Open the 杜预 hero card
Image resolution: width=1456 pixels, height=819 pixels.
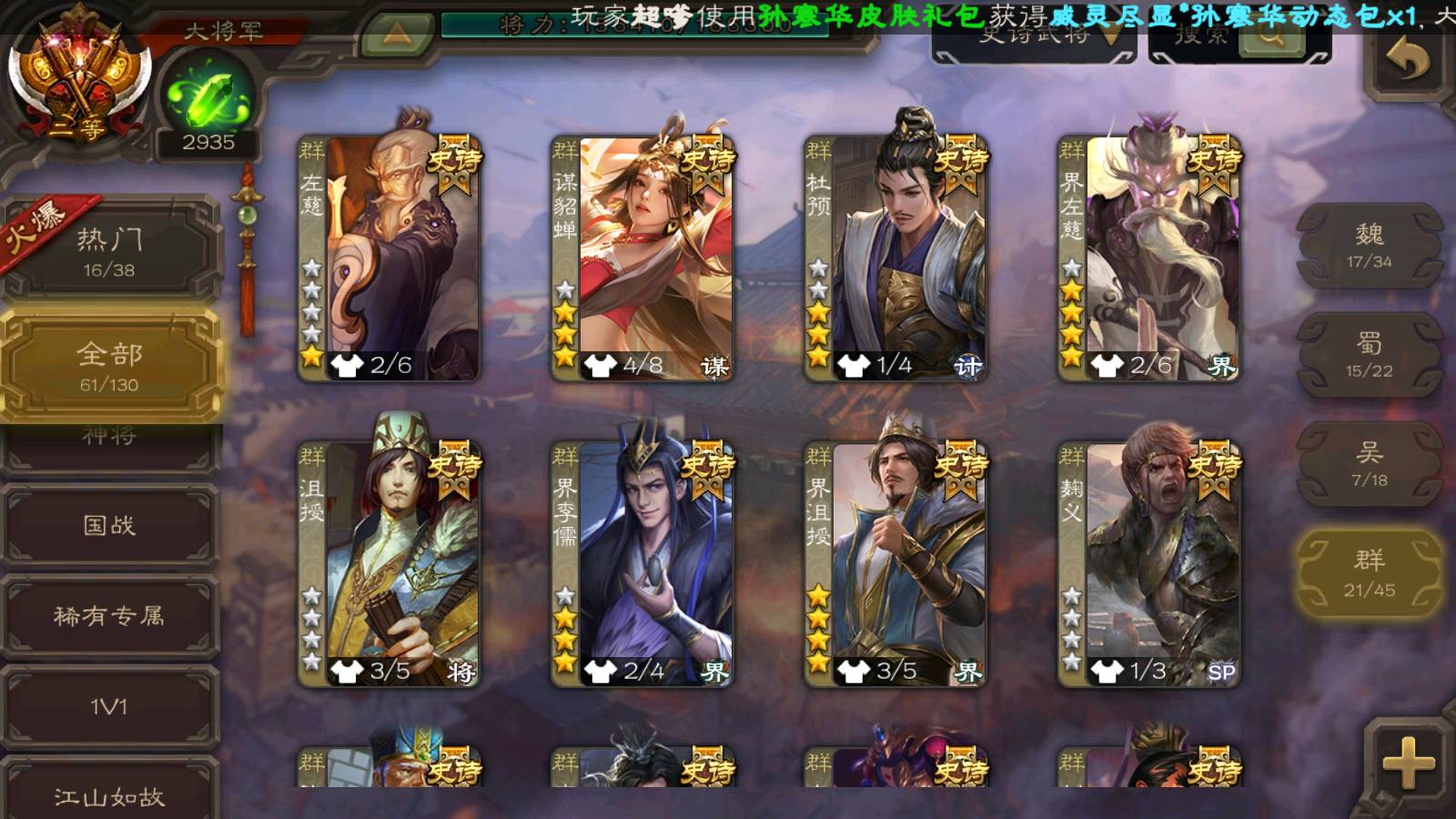coord(895,257)
